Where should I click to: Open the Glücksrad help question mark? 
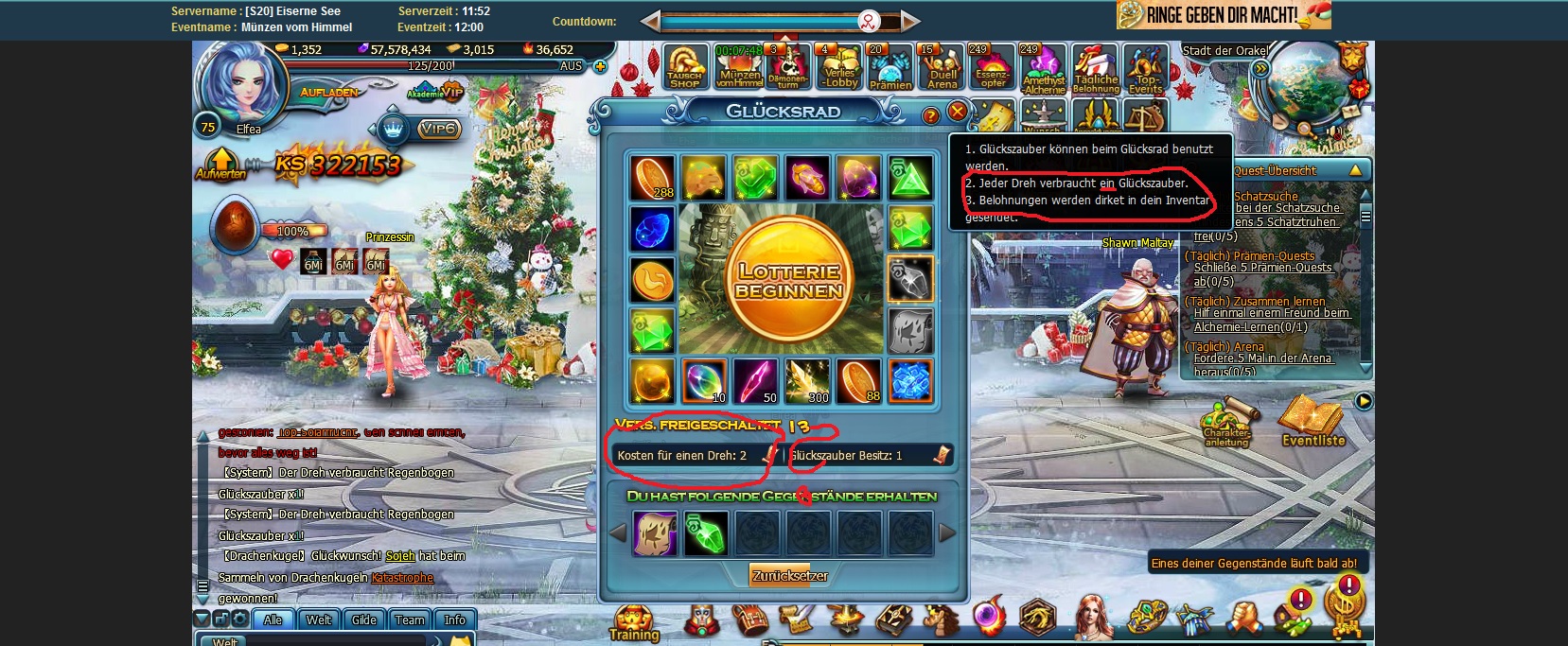(930, 115)
